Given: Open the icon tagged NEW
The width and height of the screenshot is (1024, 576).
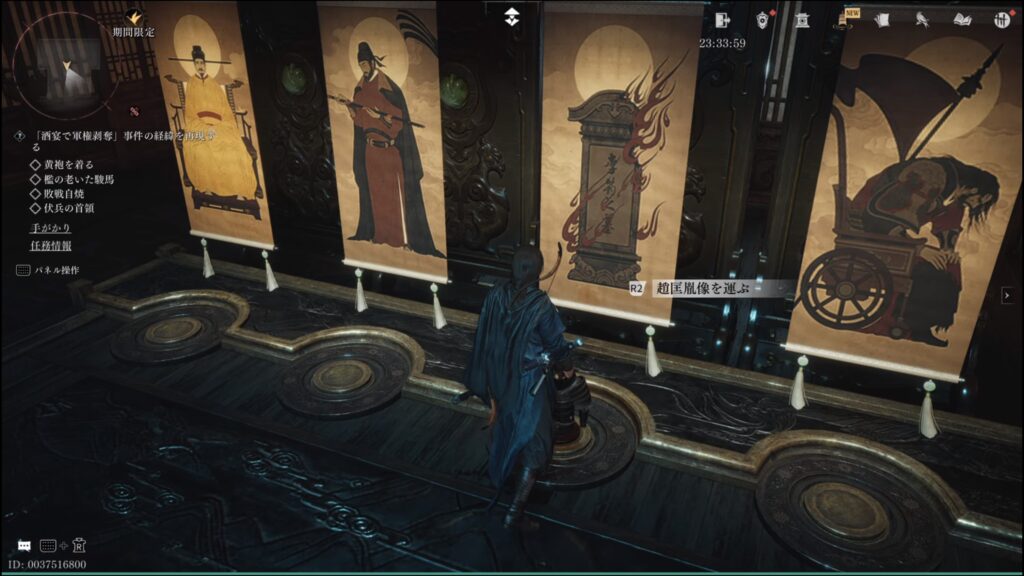Looking at the screenshot, I should pyautogui.click(x=842, y=19).
